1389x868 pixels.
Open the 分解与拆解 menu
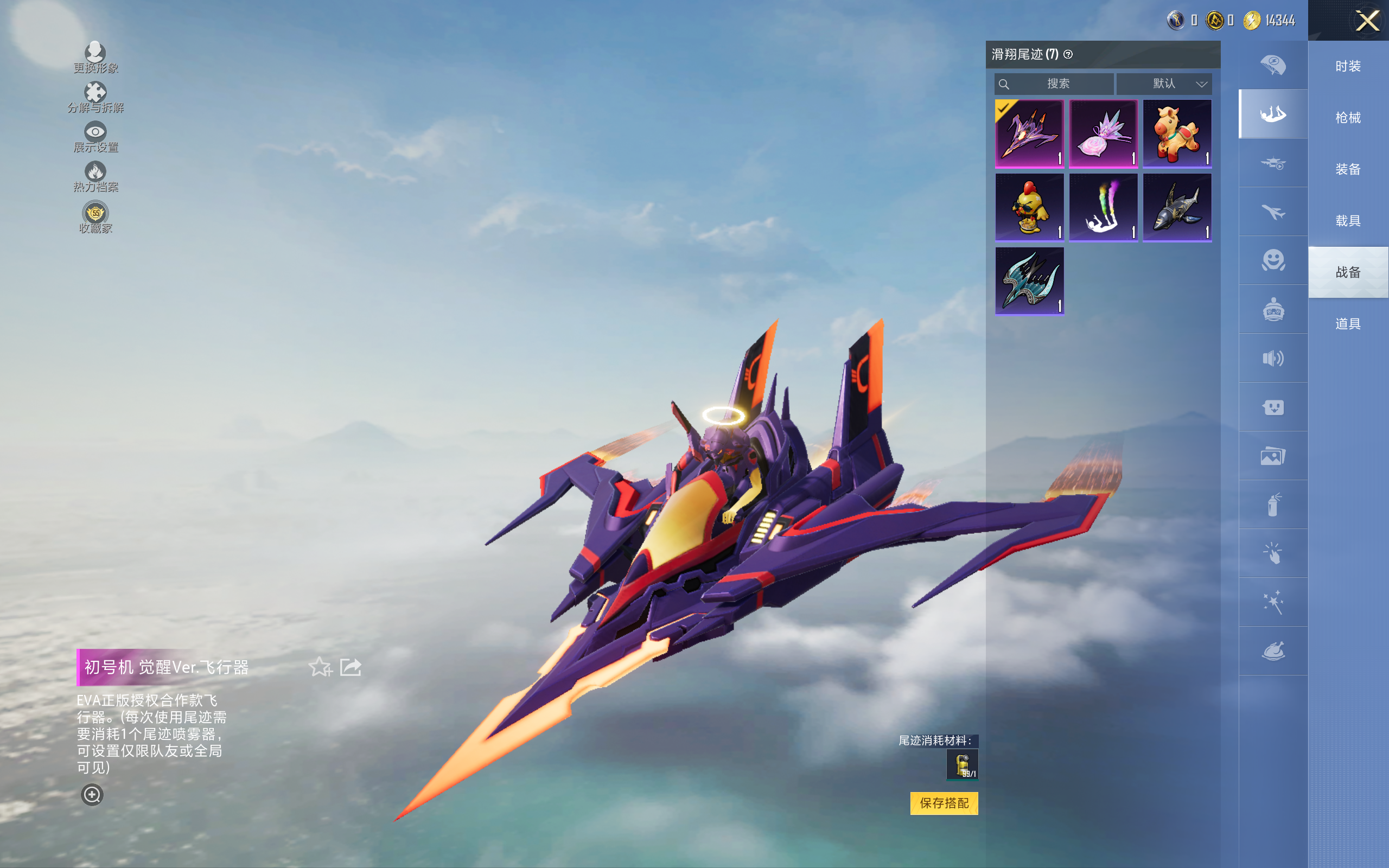(95, 97)
